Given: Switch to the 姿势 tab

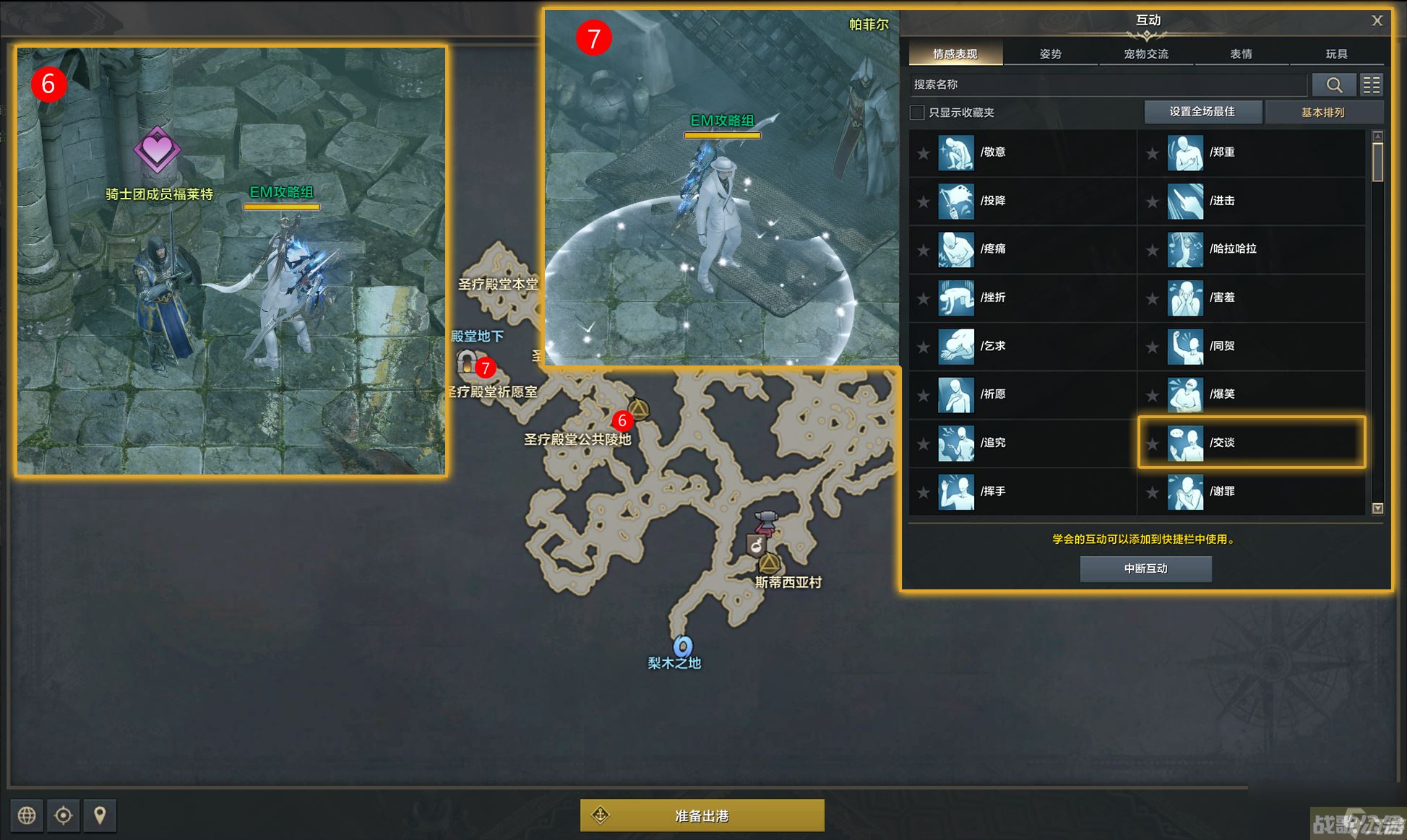Looking at the screenshot, I should (1050, 54).
